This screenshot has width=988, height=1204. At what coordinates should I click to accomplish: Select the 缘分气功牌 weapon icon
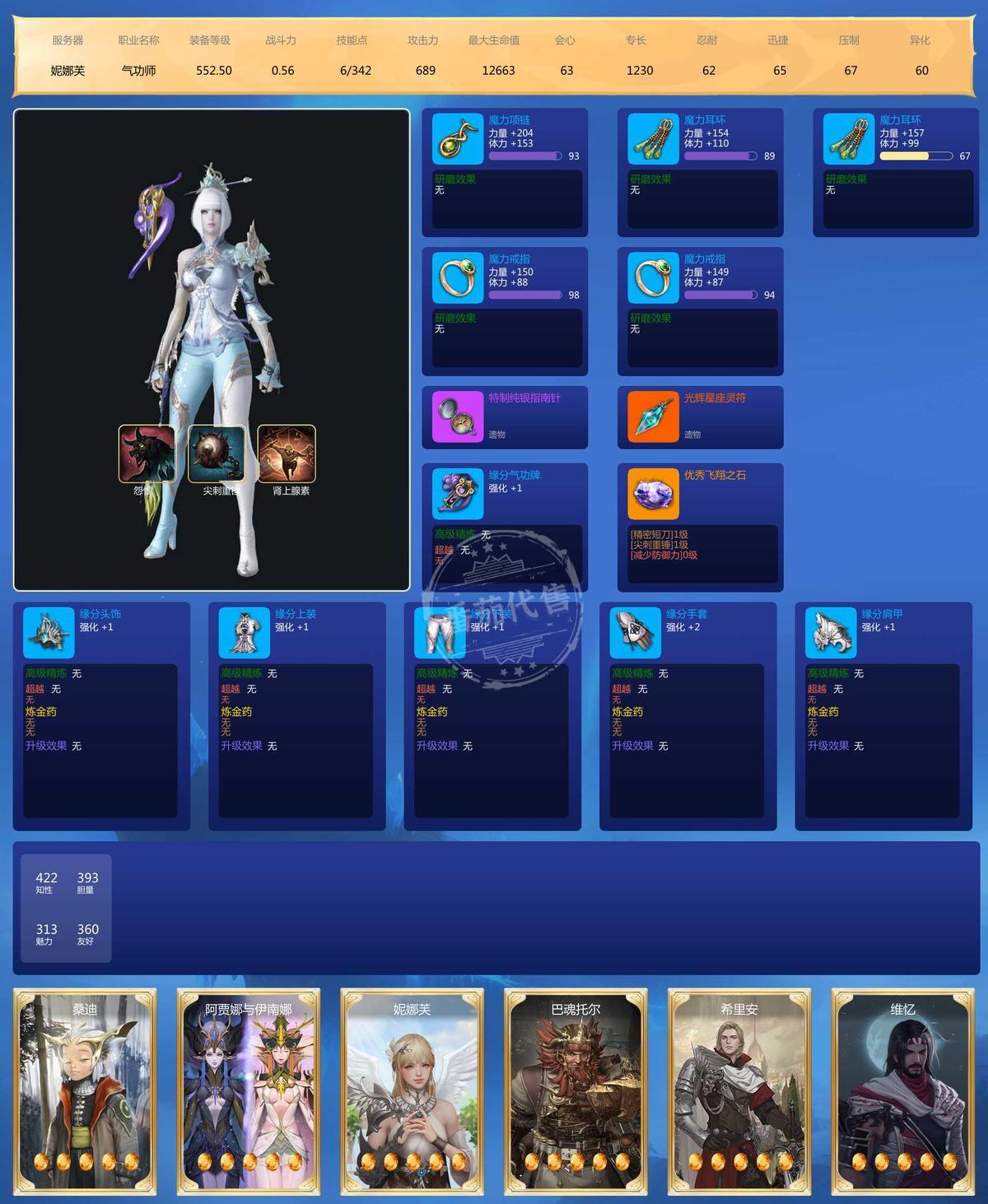(457, 494)
